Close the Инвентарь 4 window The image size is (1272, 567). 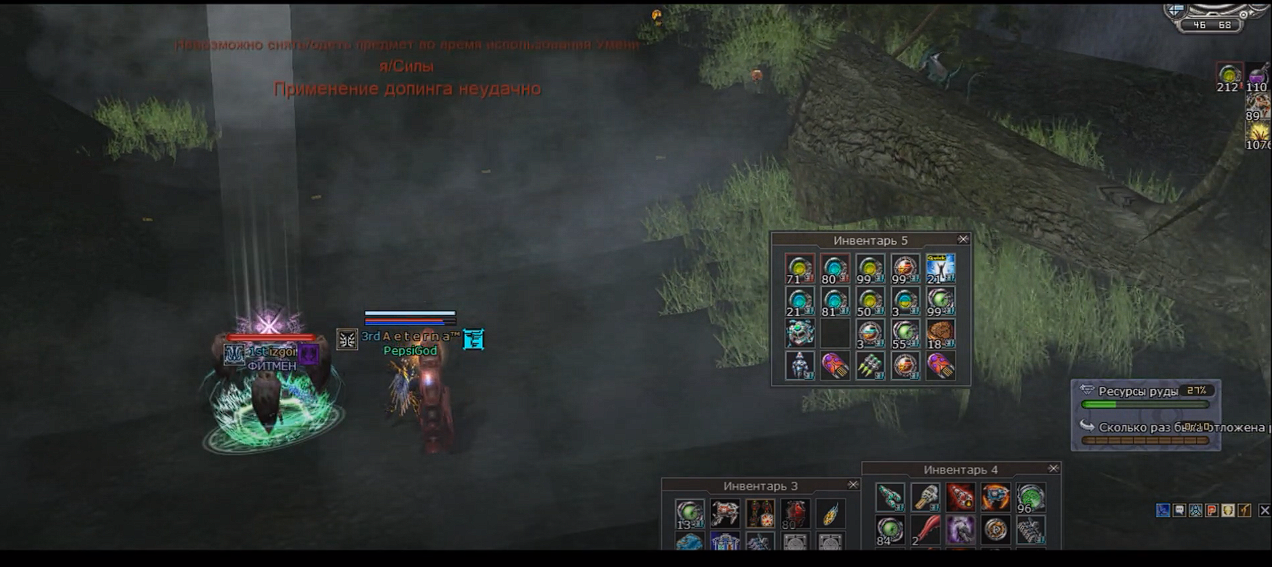tap(1053, 469)
